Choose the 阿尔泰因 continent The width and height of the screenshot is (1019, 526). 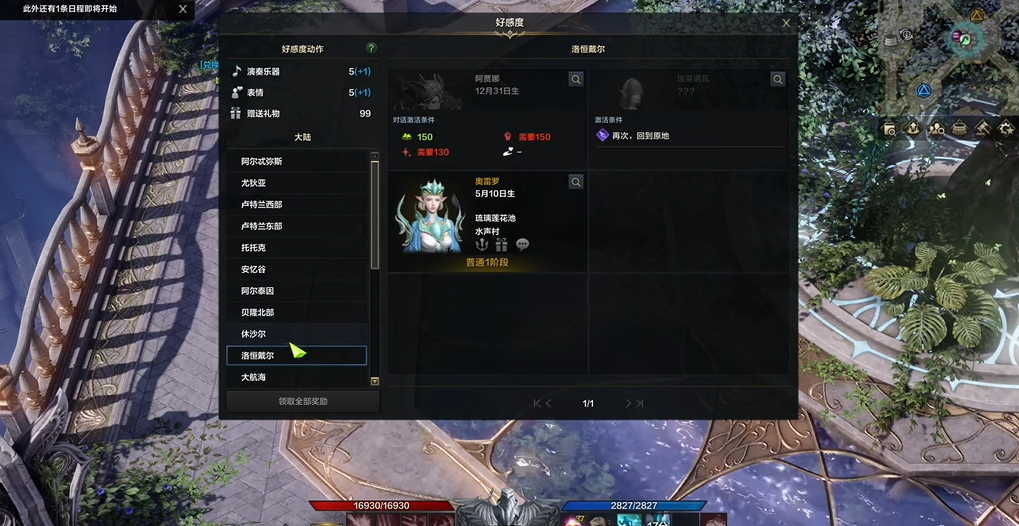tap(297, 291)
